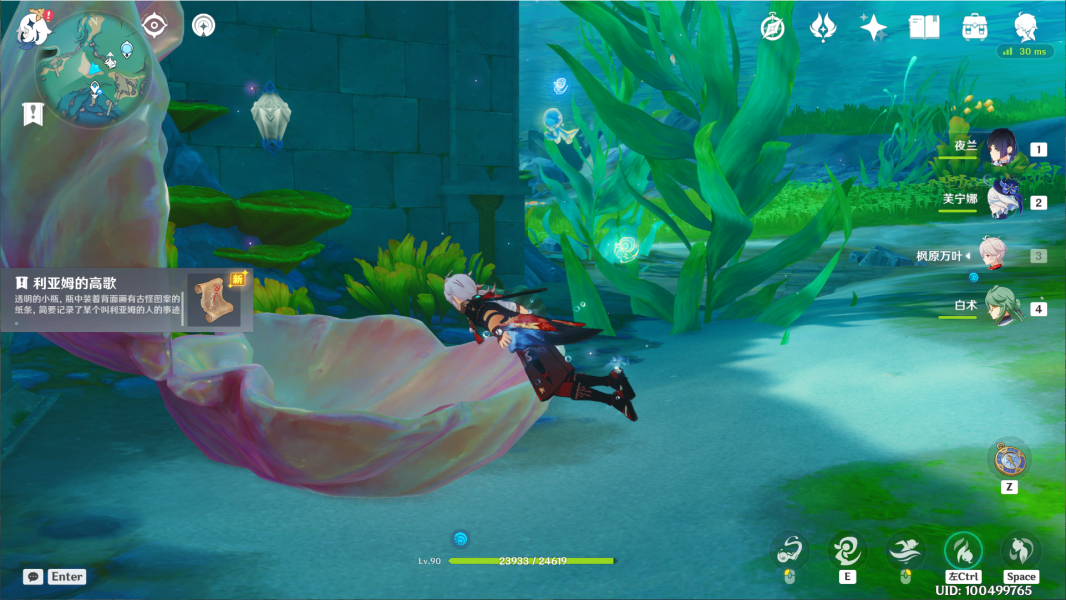Activate the swimmer sprint ability icon

(x=905, y=550)
